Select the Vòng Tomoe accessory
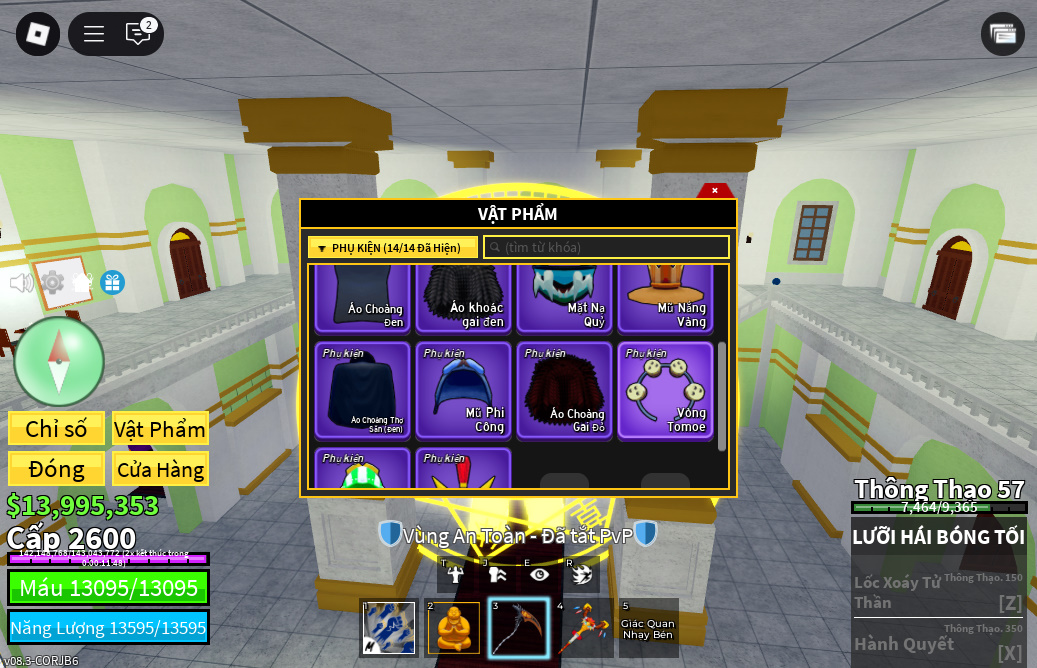 point(665,391)
